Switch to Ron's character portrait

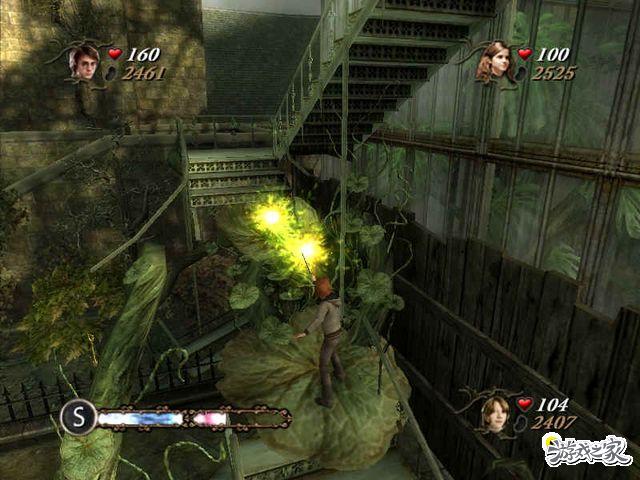[493, 412]
